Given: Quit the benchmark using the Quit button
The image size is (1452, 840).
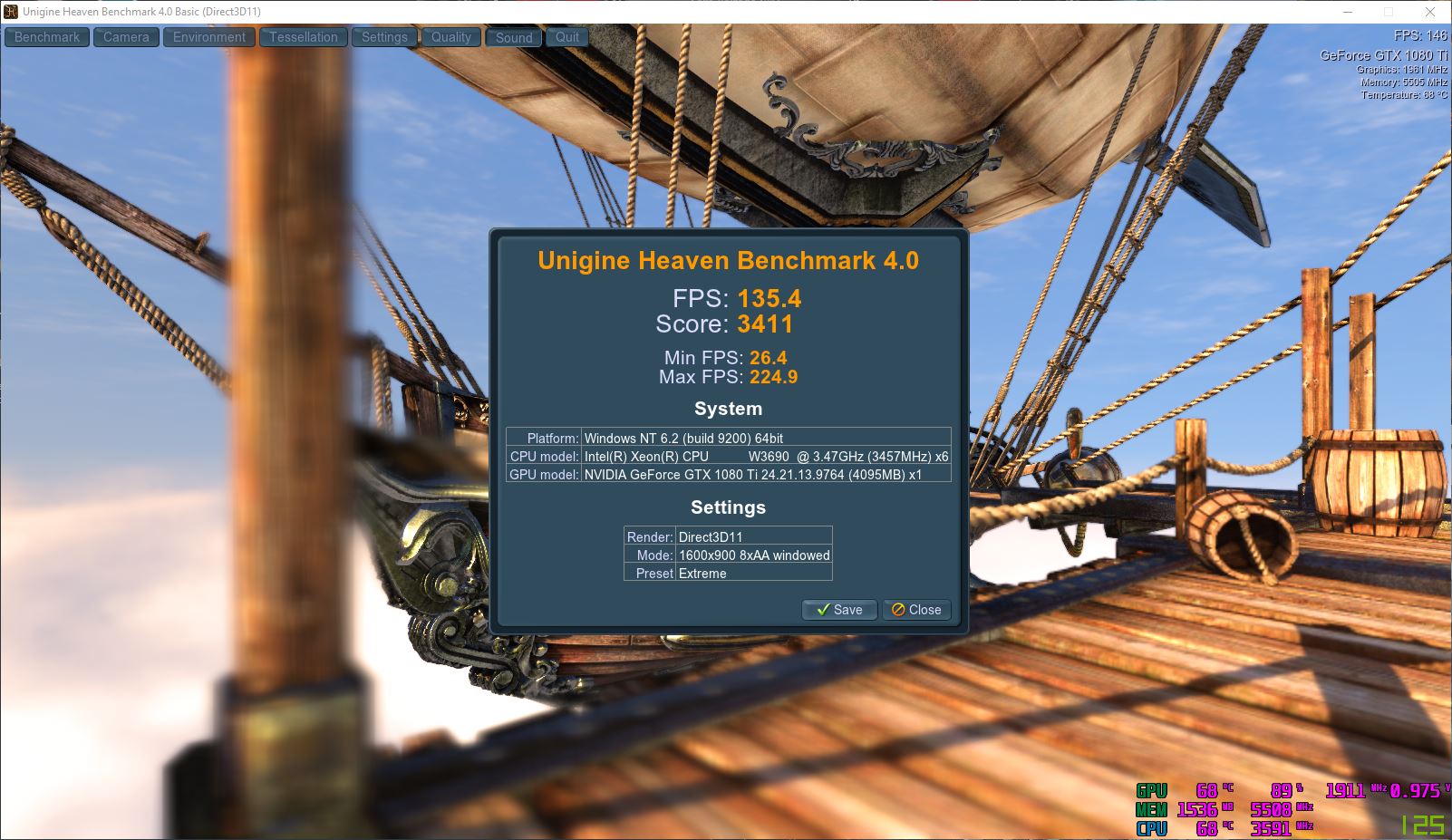Looking at the screenshot, I should (x=567, y=37).
